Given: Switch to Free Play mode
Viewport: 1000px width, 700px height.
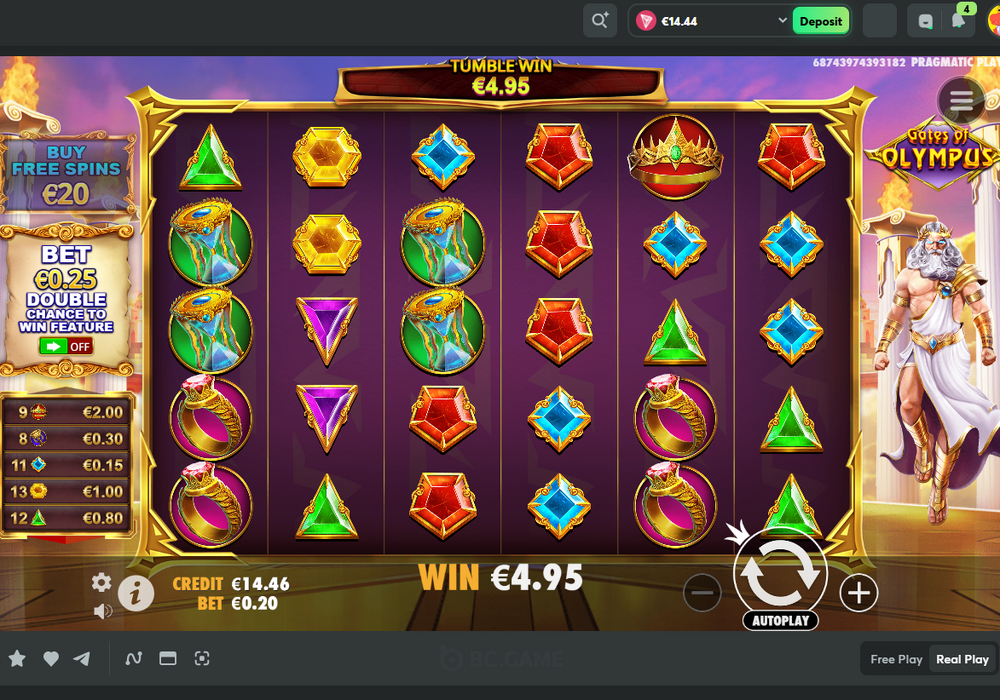Looking at the screenshot, I should (896, 659).
